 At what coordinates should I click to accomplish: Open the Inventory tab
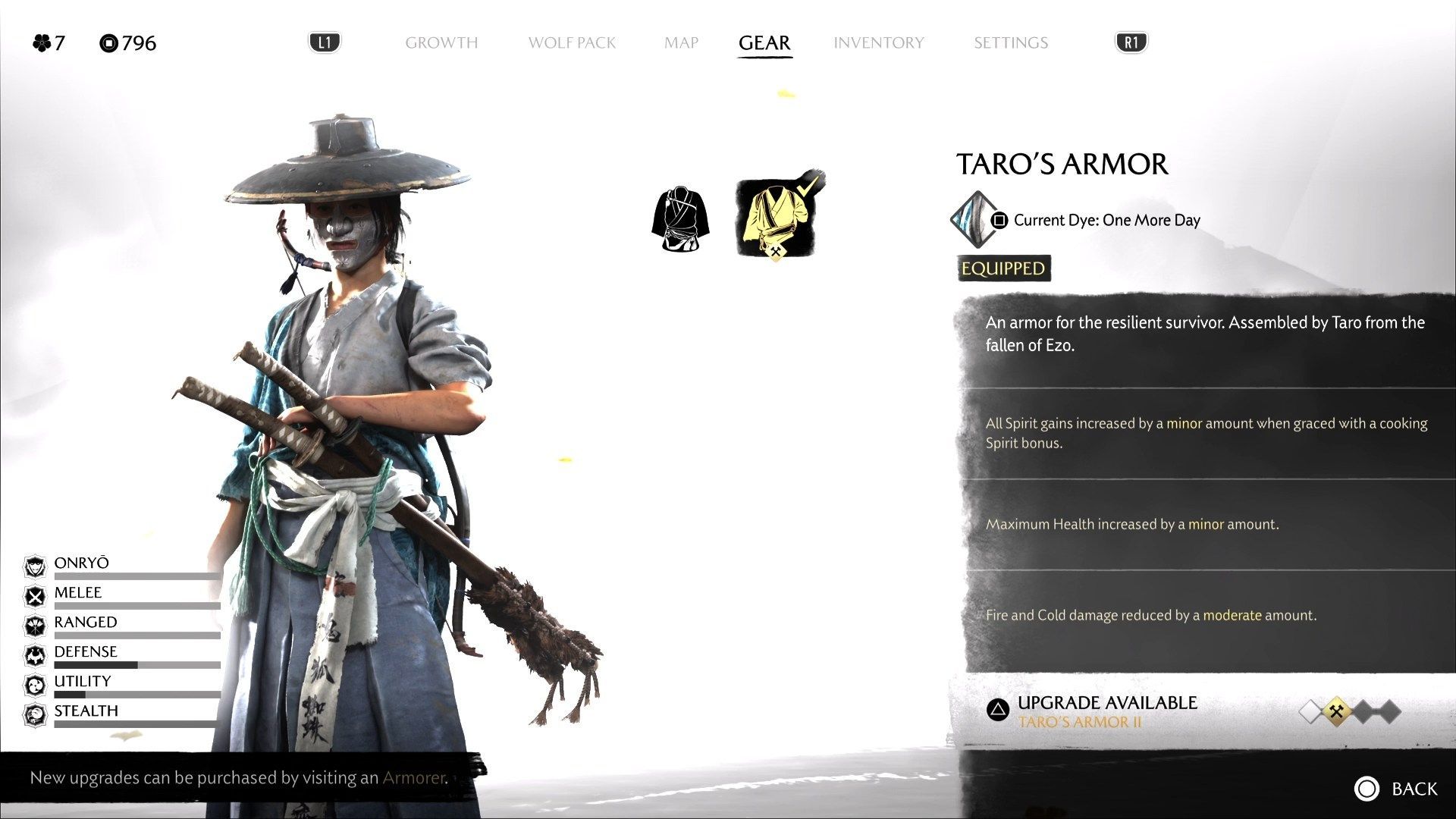pos(878,43)
